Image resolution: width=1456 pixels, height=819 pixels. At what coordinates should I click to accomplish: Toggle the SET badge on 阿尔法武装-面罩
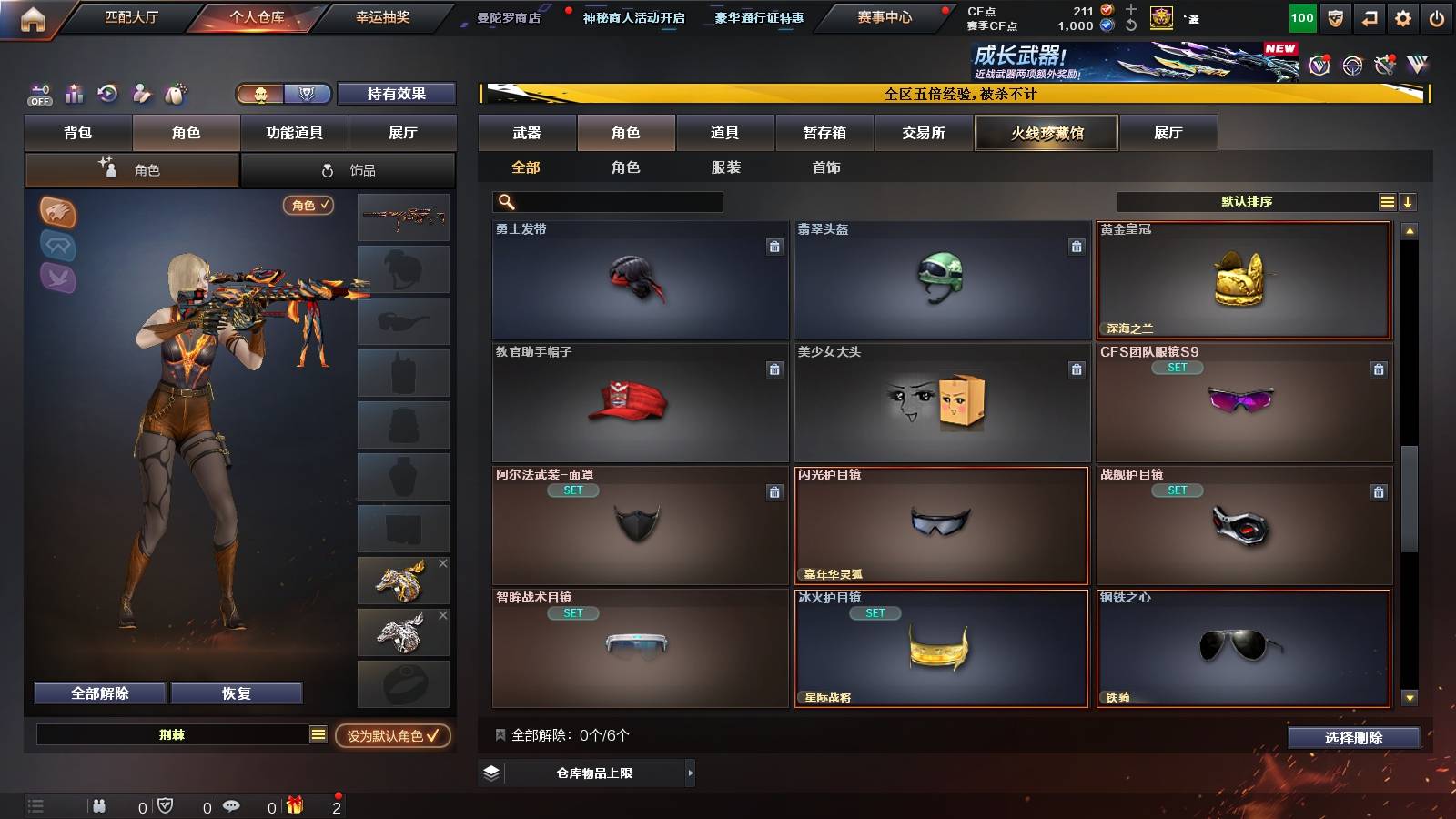point(574,490)
